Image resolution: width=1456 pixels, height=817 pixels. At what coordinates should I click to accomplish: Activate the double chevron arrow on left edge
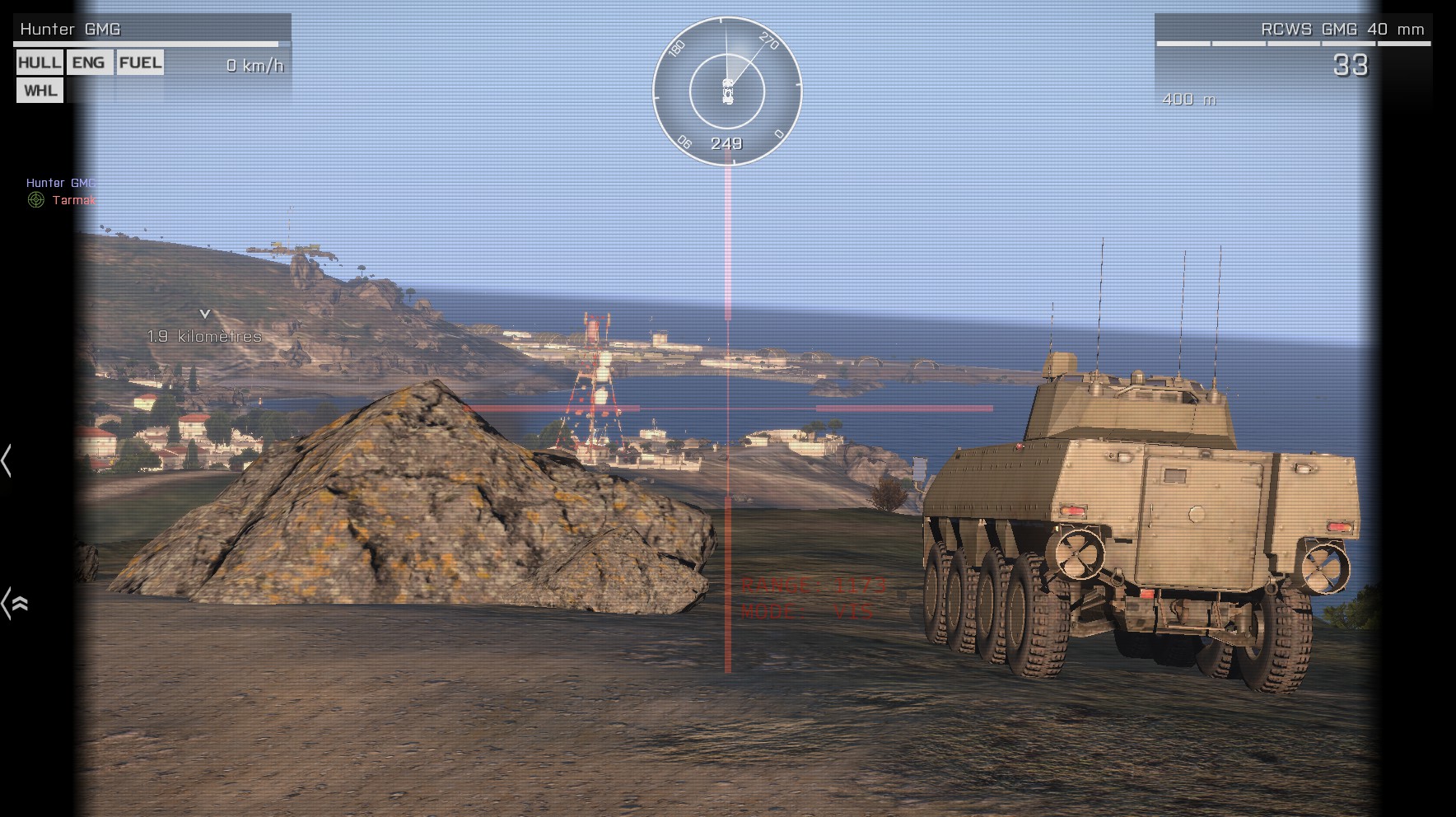pyautogui.click(x=16, y=604)
